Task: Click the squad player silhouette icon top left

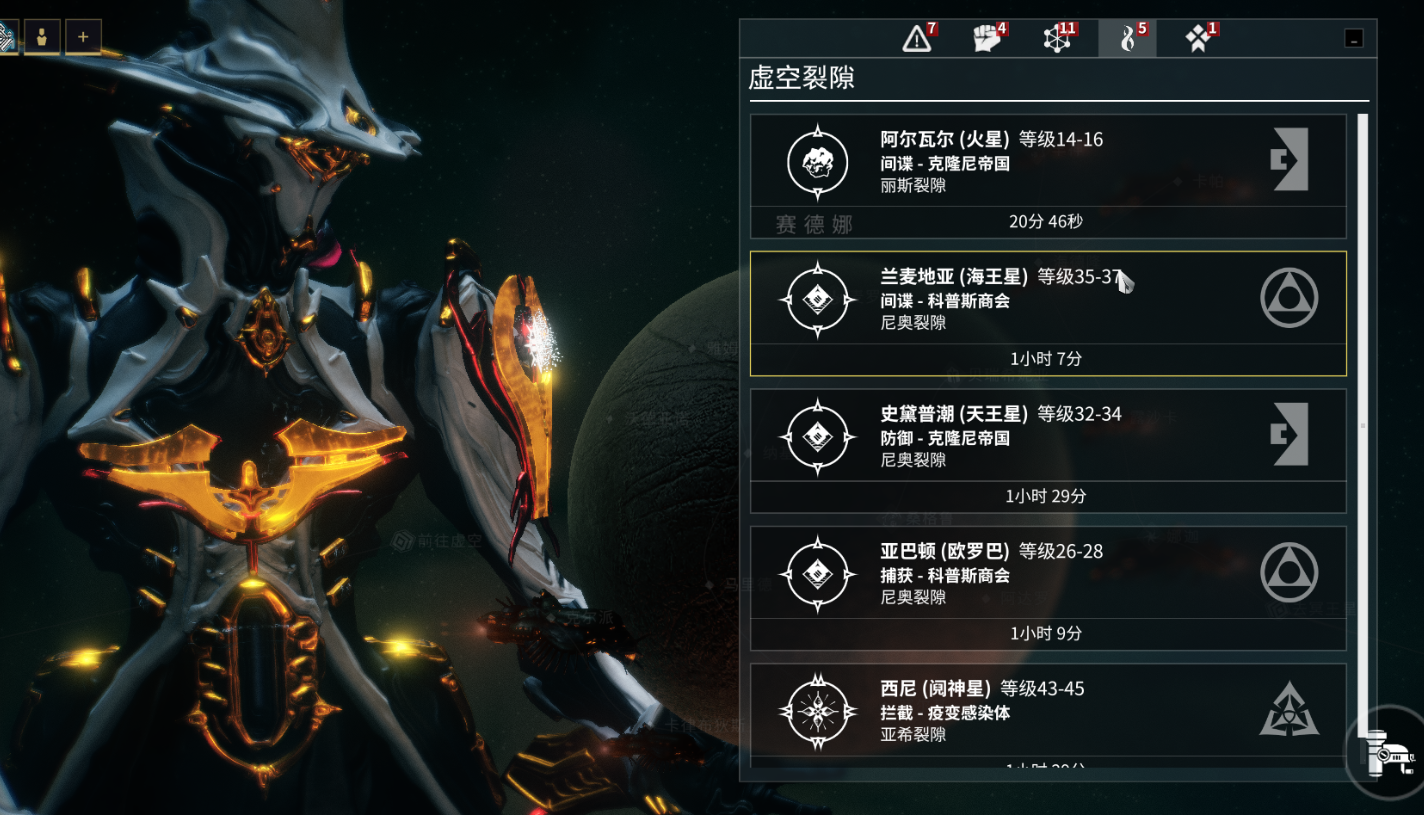Action: [42, 36]
